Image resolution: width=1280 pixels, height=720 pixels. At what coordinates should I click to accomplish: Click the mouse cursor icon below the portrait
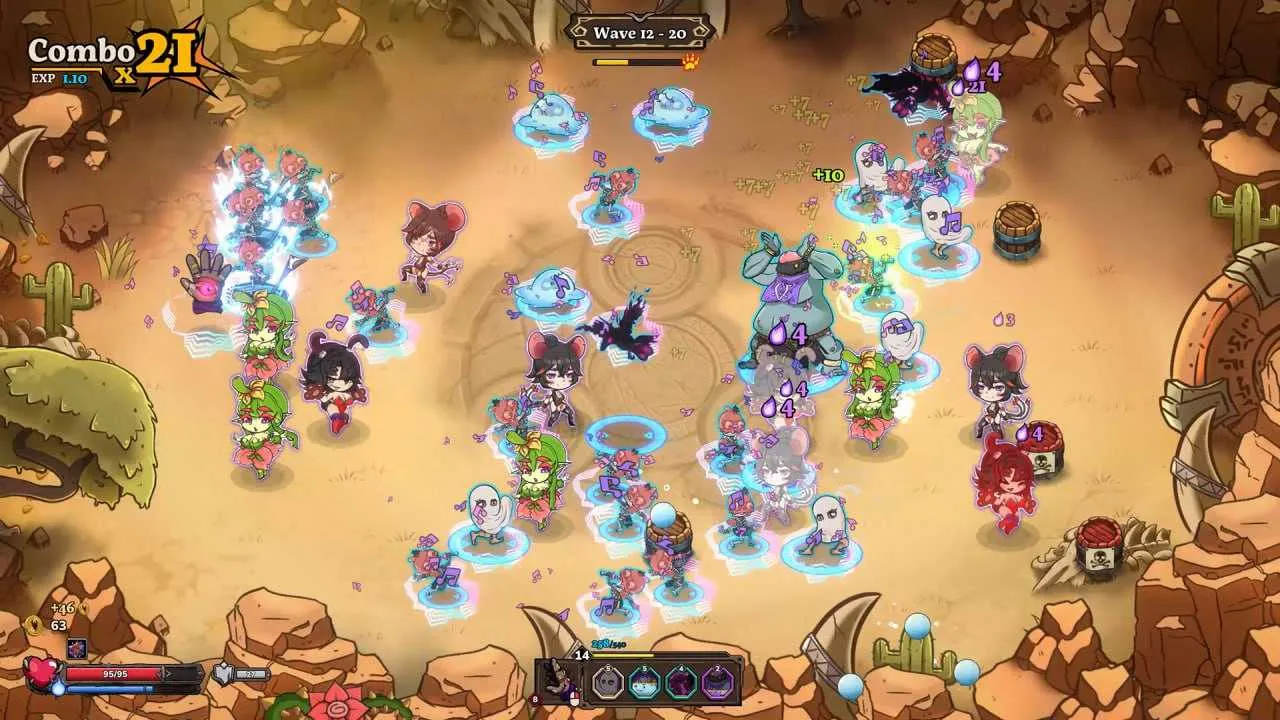tap(574, 699)
